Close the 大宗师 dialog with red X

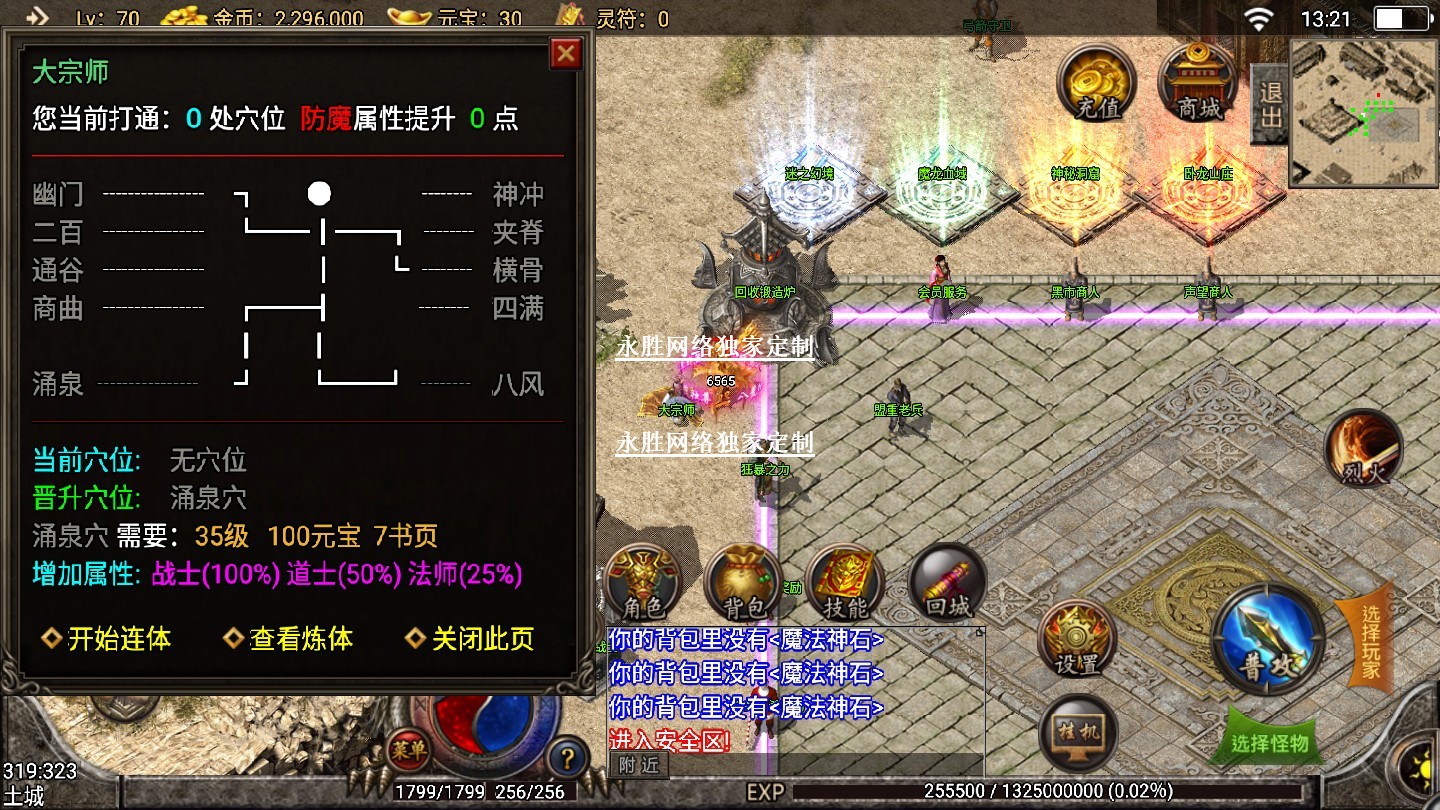click(x=566, y=53)
